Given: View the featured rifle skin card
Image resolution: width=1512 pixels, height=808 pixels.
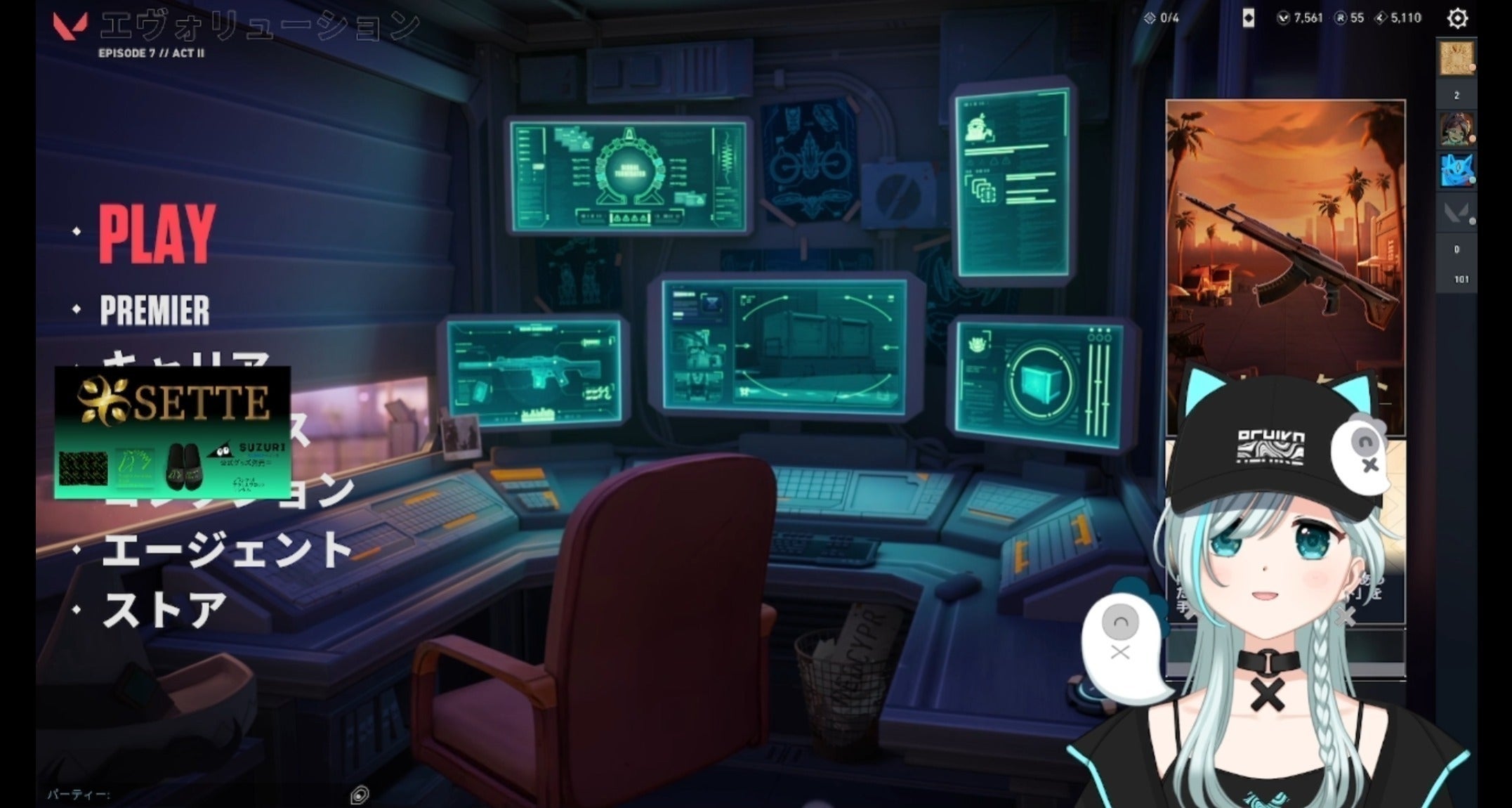Looking at the screenshot, I should click(1285, 267).
